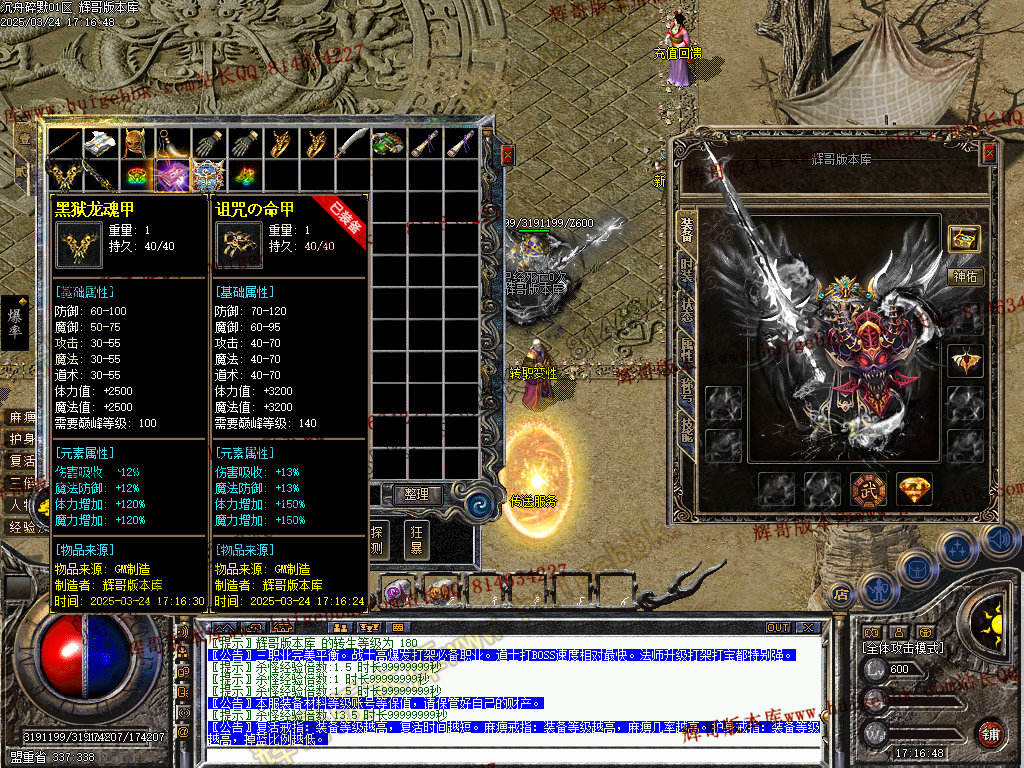Close the character equipment panel
Image resolution: width=1024 pixels, height=768 pixels.
pos(989,153)
